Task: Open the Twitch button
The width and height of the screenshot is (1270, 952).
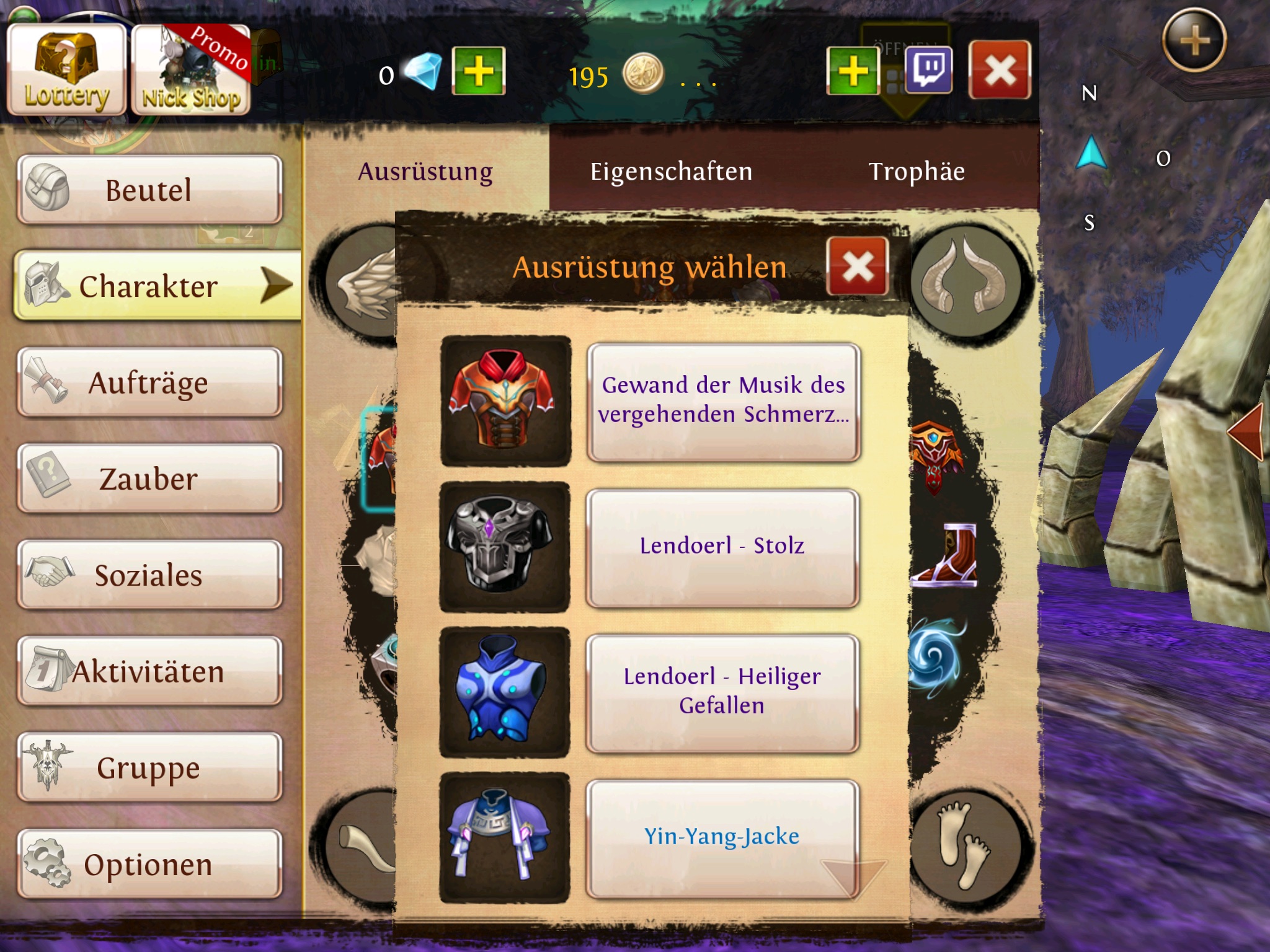Action: point(929,71)
